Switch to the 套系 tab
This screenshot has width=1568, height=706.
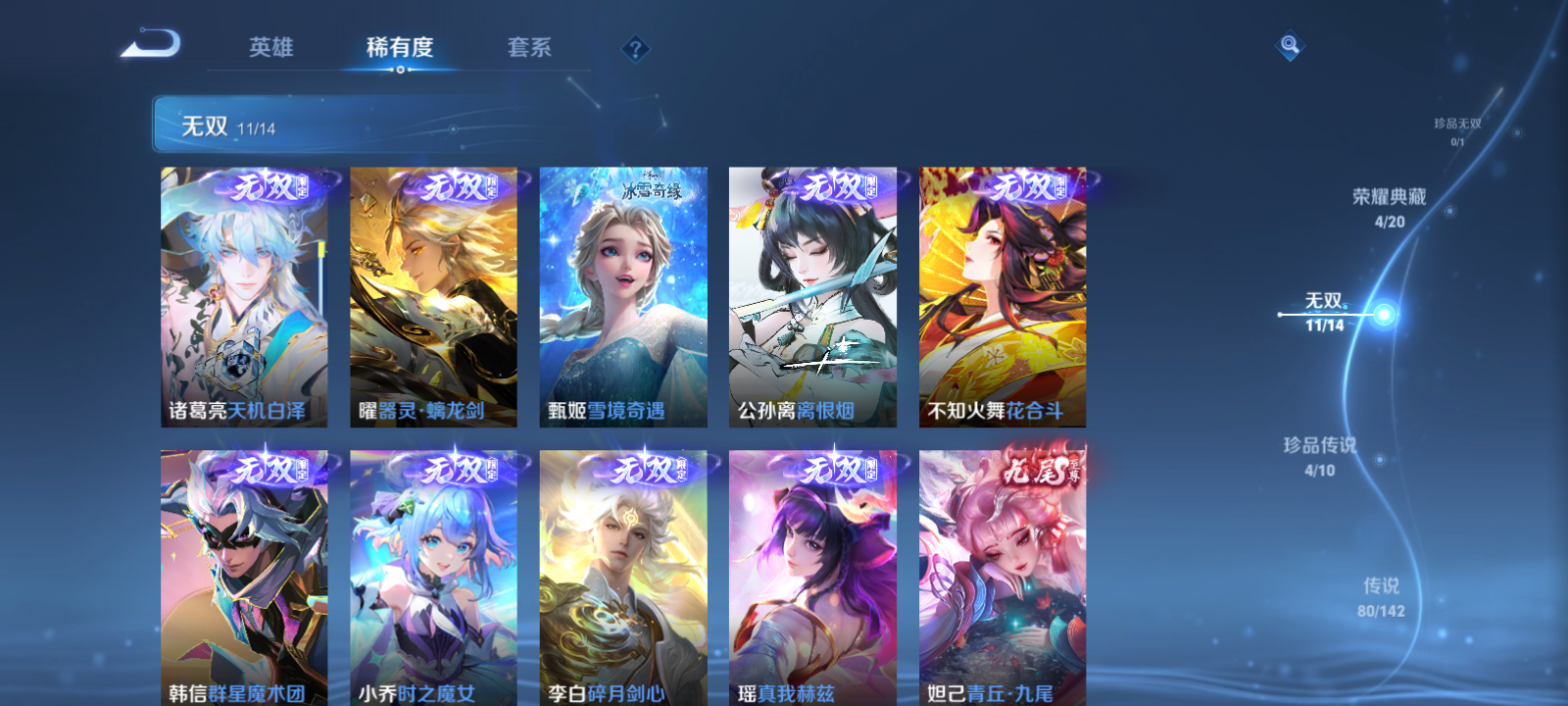point(529,47)
